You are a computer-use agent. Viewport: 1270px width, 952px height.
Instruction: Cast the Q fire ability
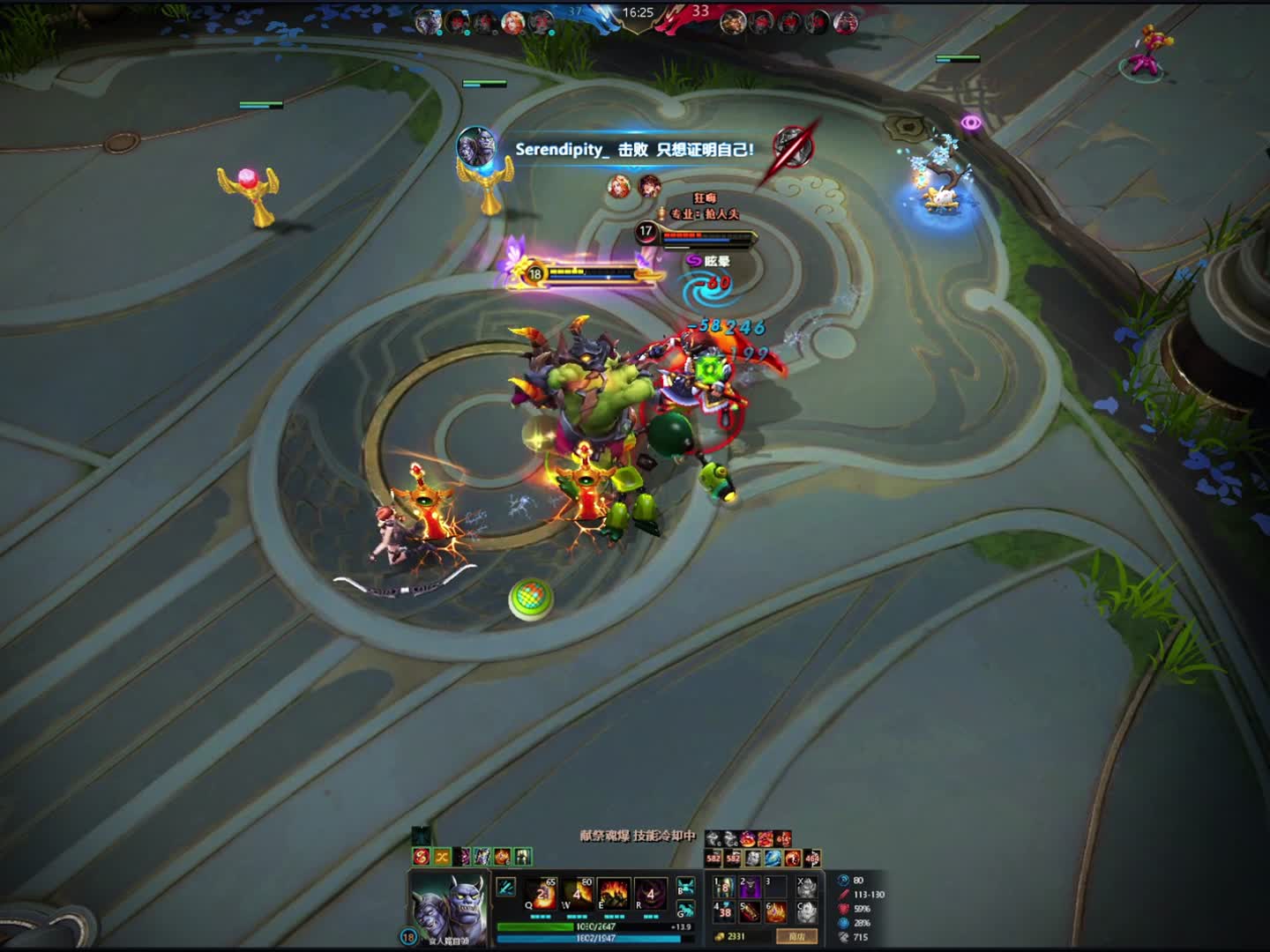pos(542,894)
